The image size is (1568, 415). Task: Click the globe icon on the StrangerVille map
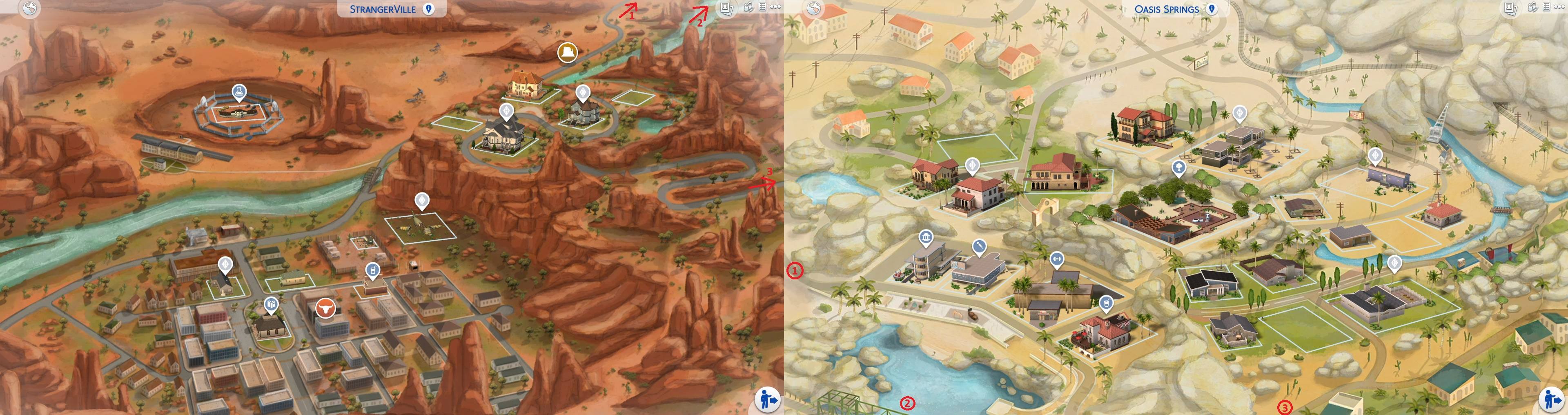29,9
